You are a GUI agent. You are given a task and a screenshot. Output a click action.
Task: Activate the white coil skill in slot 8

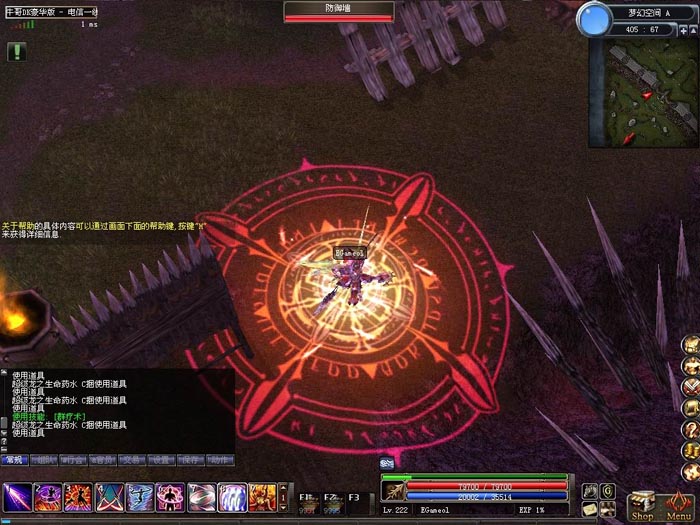point(232,496)
